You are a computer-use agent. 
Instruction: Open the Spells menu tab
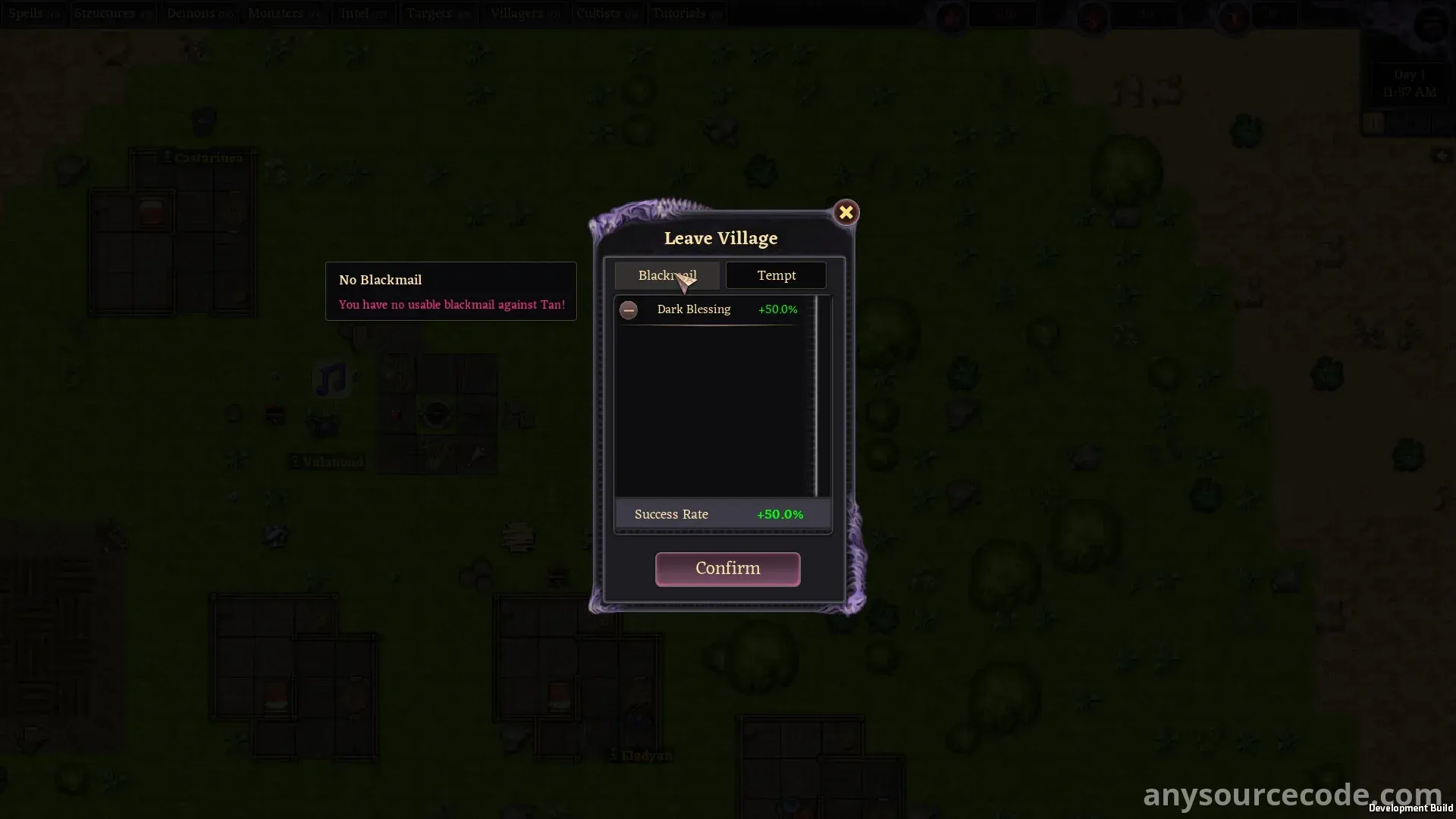pos(34,14)
